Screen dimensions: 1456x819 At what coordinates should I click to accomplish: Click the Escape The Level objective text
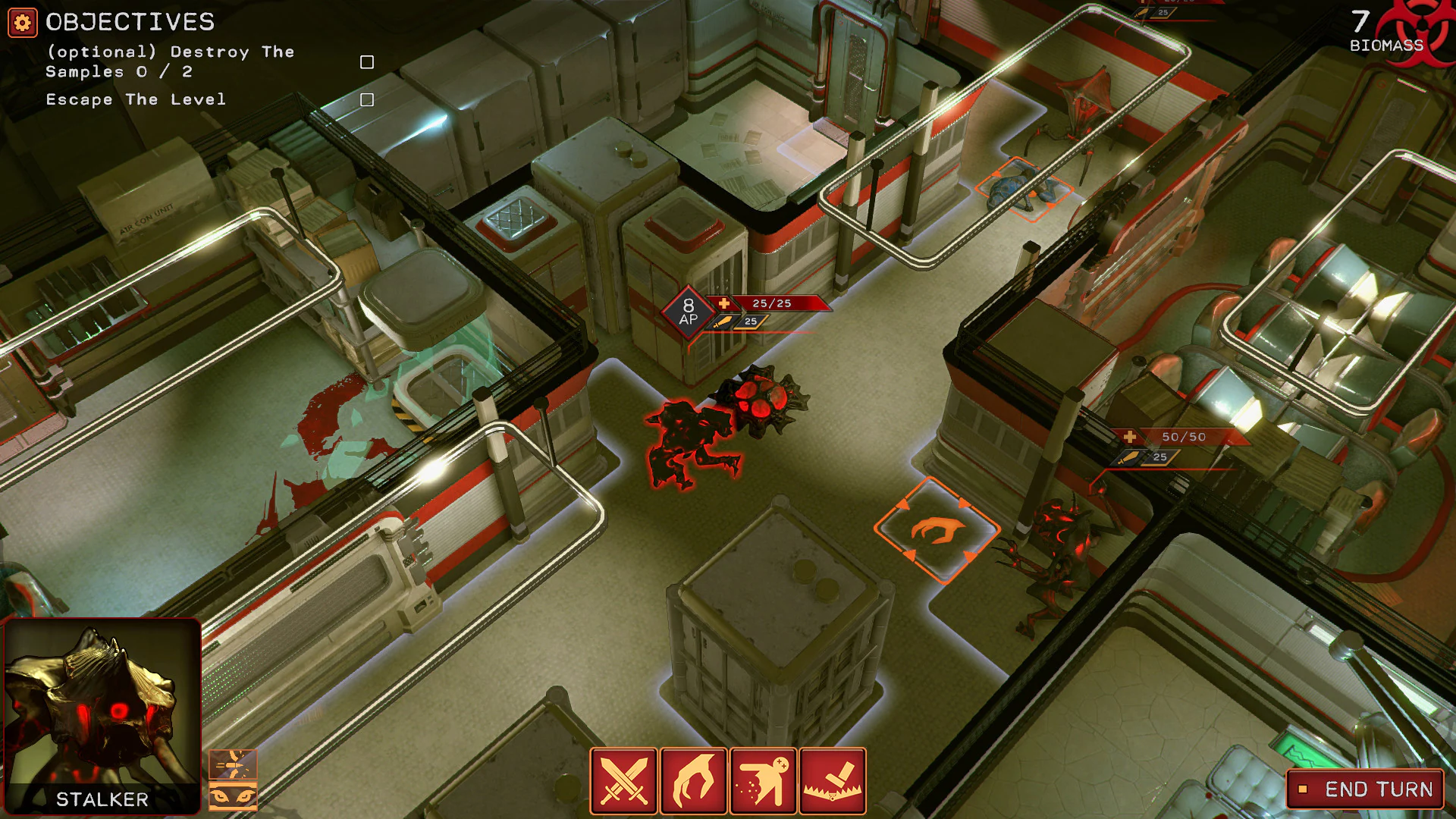135,99
